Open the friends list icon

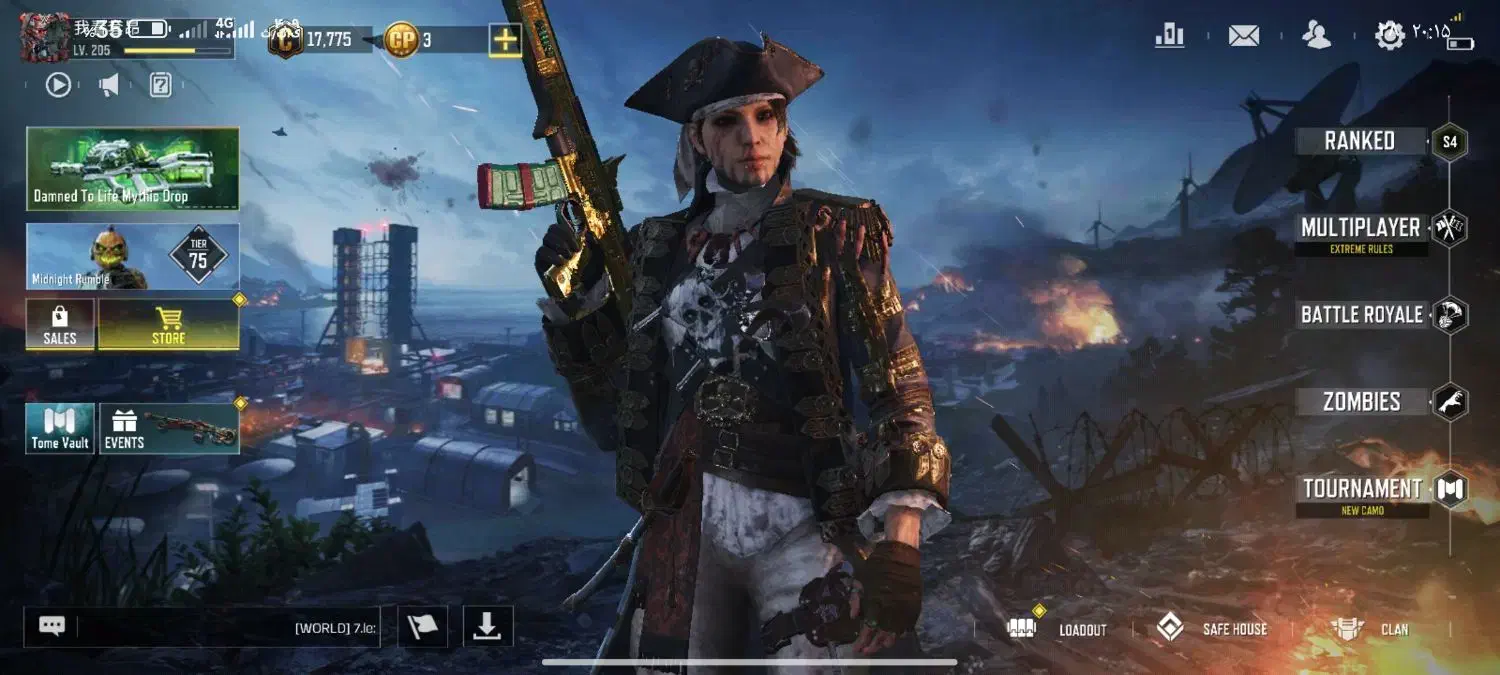[x=1316, y=36]
